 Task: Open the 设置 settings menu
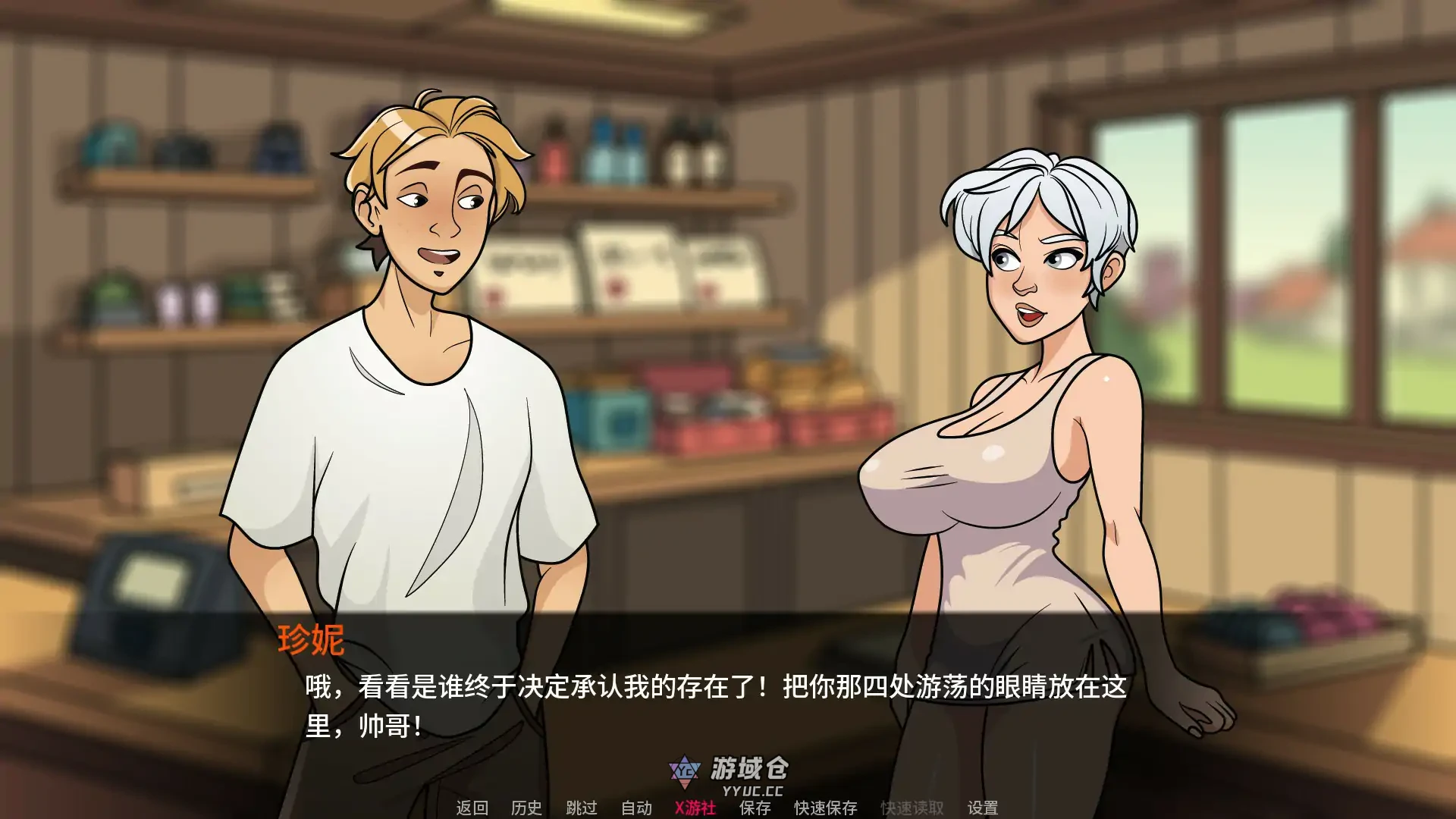click(x=983, y=809)
